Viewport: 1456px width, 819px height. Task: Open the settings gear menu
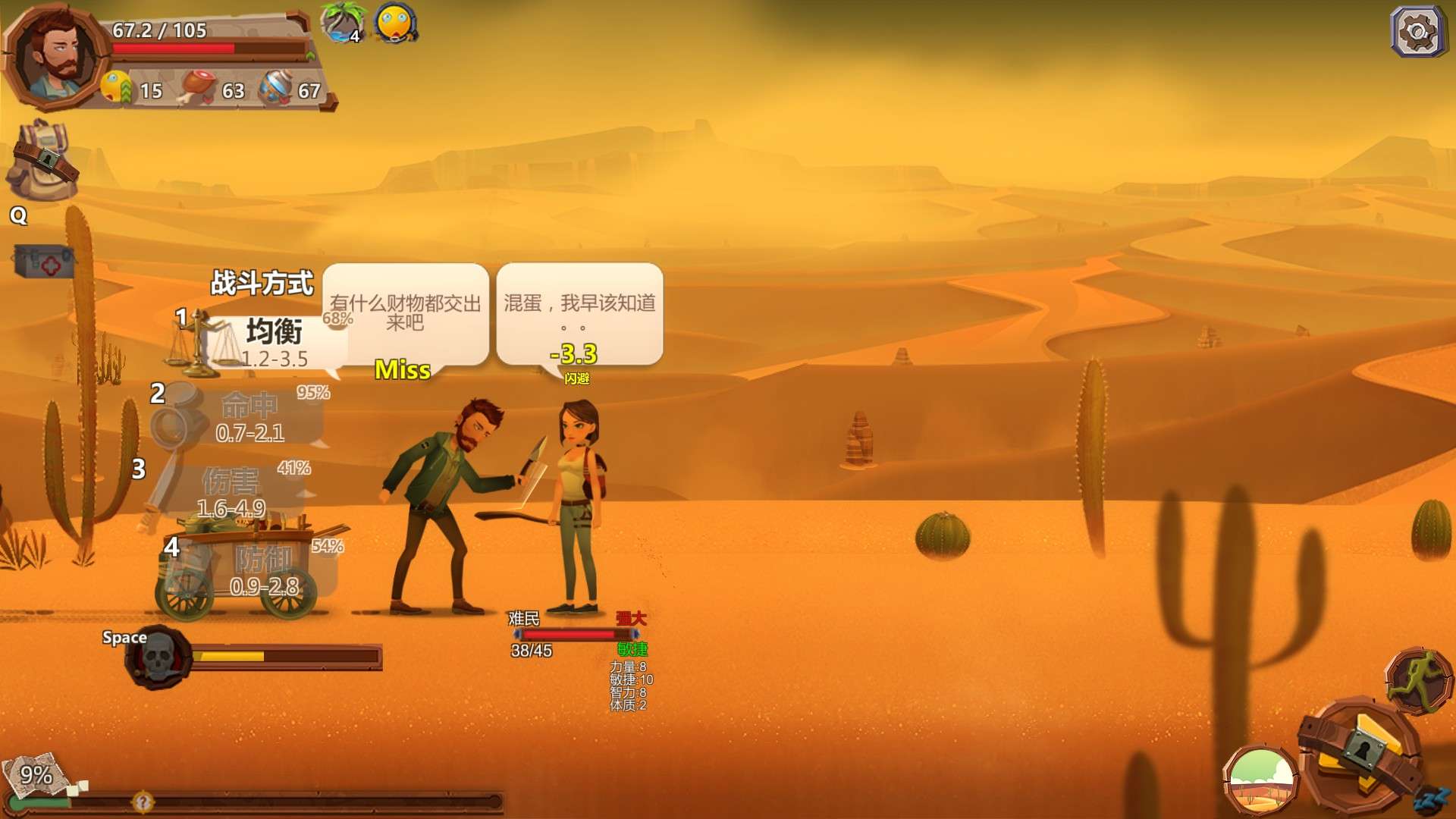(1417, 32)
